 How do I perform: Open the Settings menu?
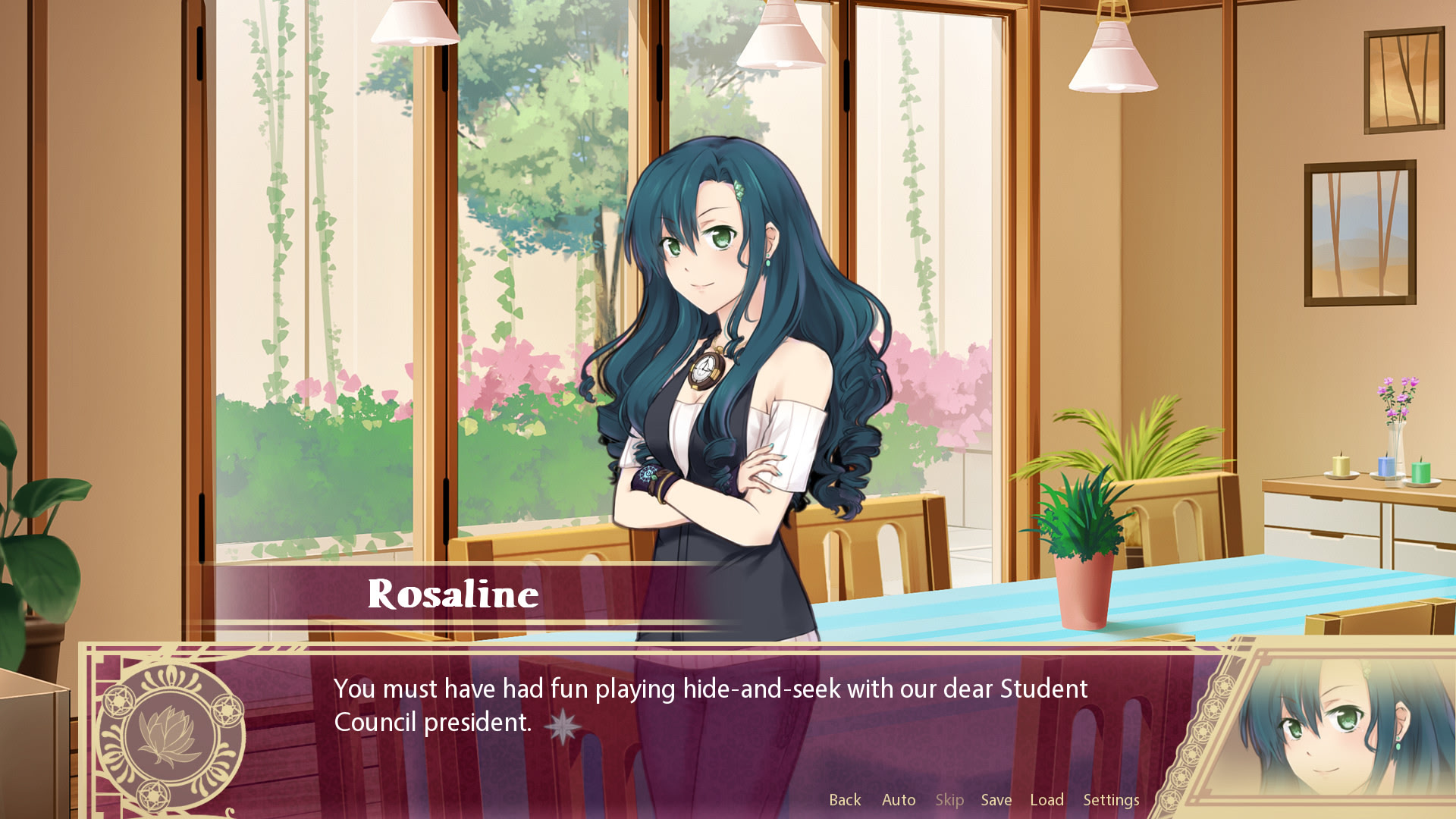(1111, 799)
